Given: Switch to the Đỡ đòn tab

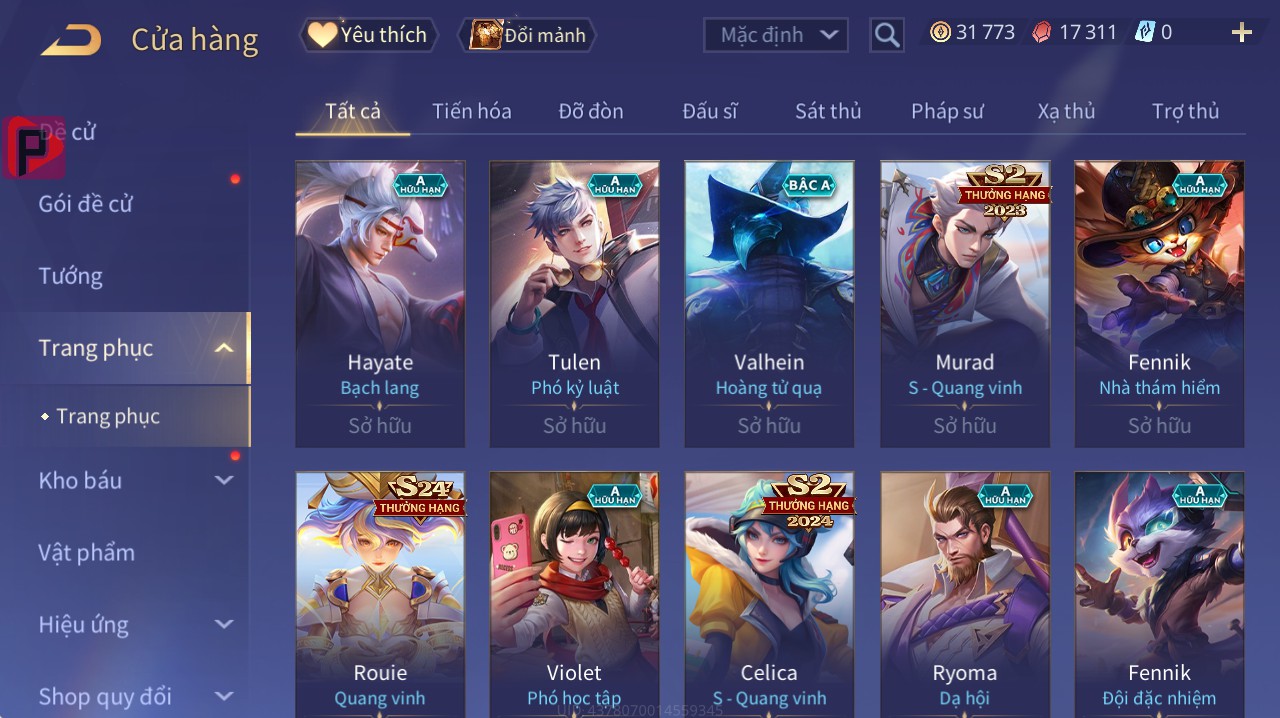Looking at the screenshot, I should 590,111.
